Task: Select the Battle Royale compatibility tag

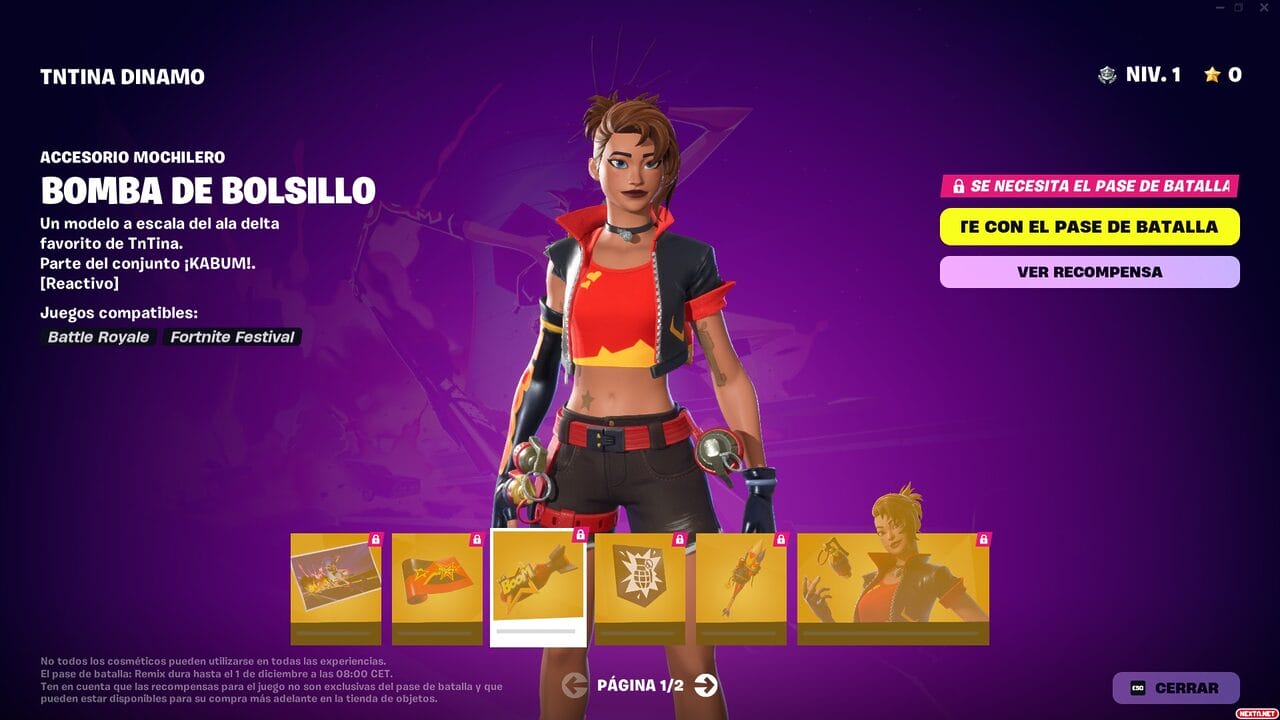Action: click(x=96, y=337)
